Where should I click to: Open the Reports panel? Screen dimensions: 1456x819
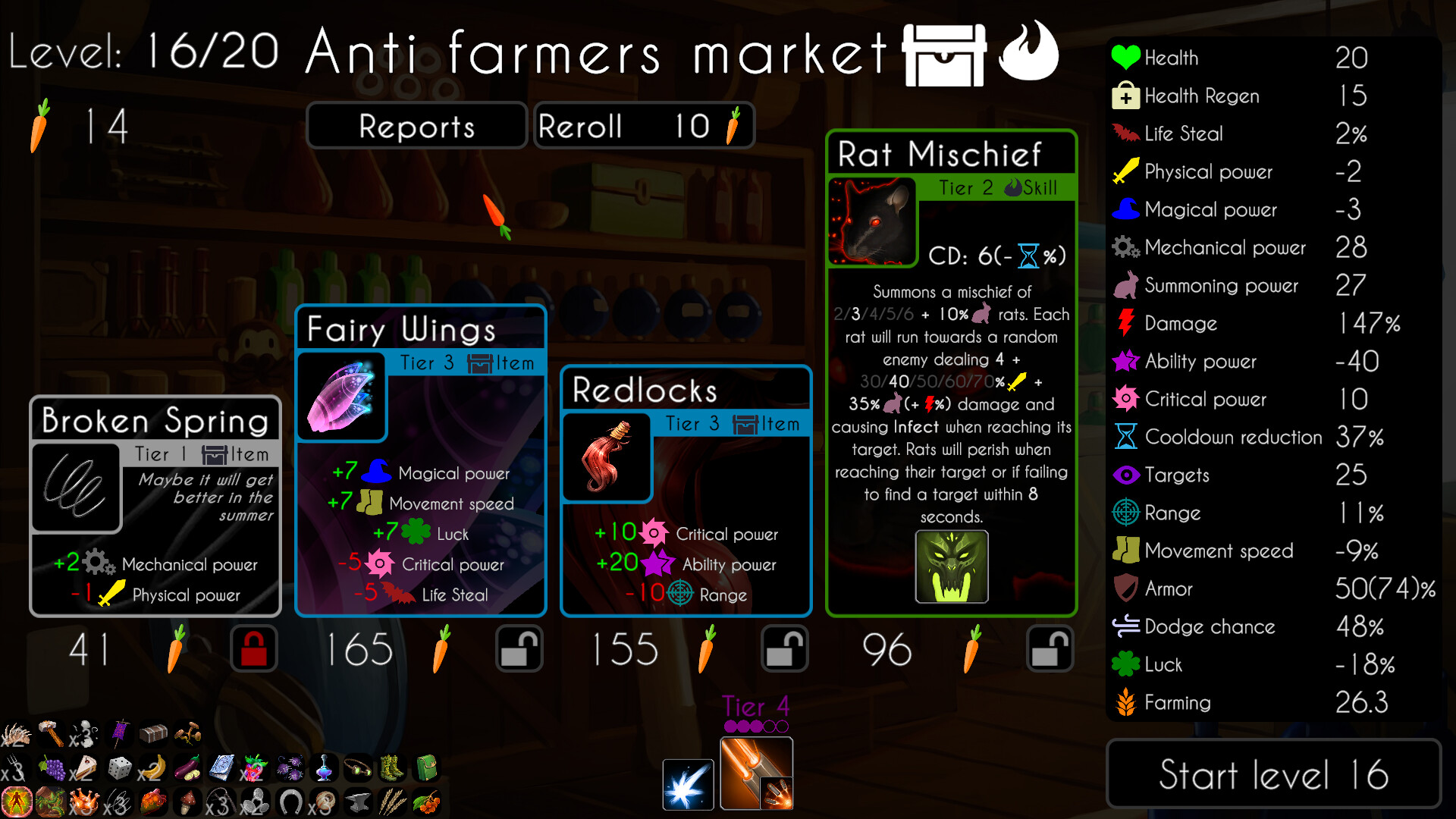pos(416,125)
